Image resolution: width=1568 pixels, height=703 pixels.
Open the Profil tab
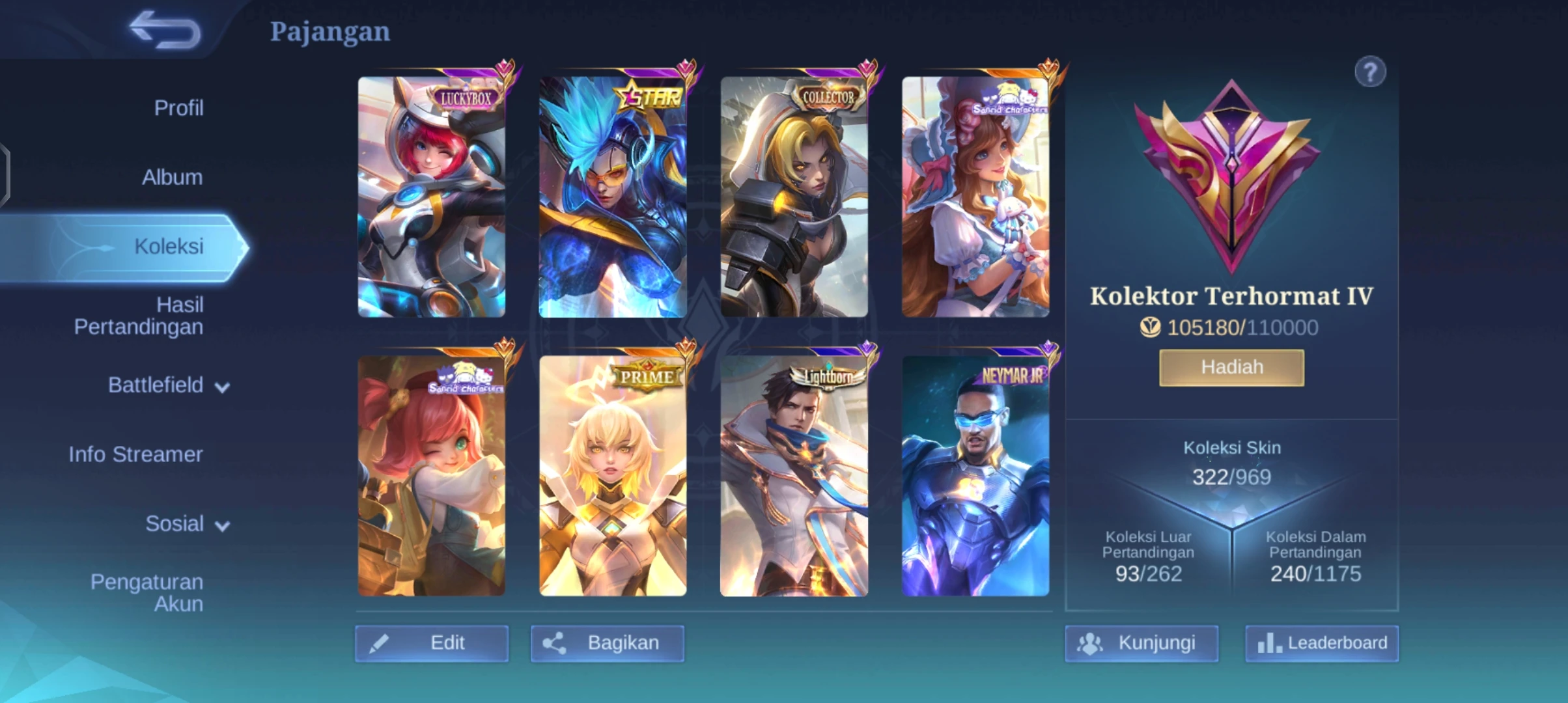(178, 108)
